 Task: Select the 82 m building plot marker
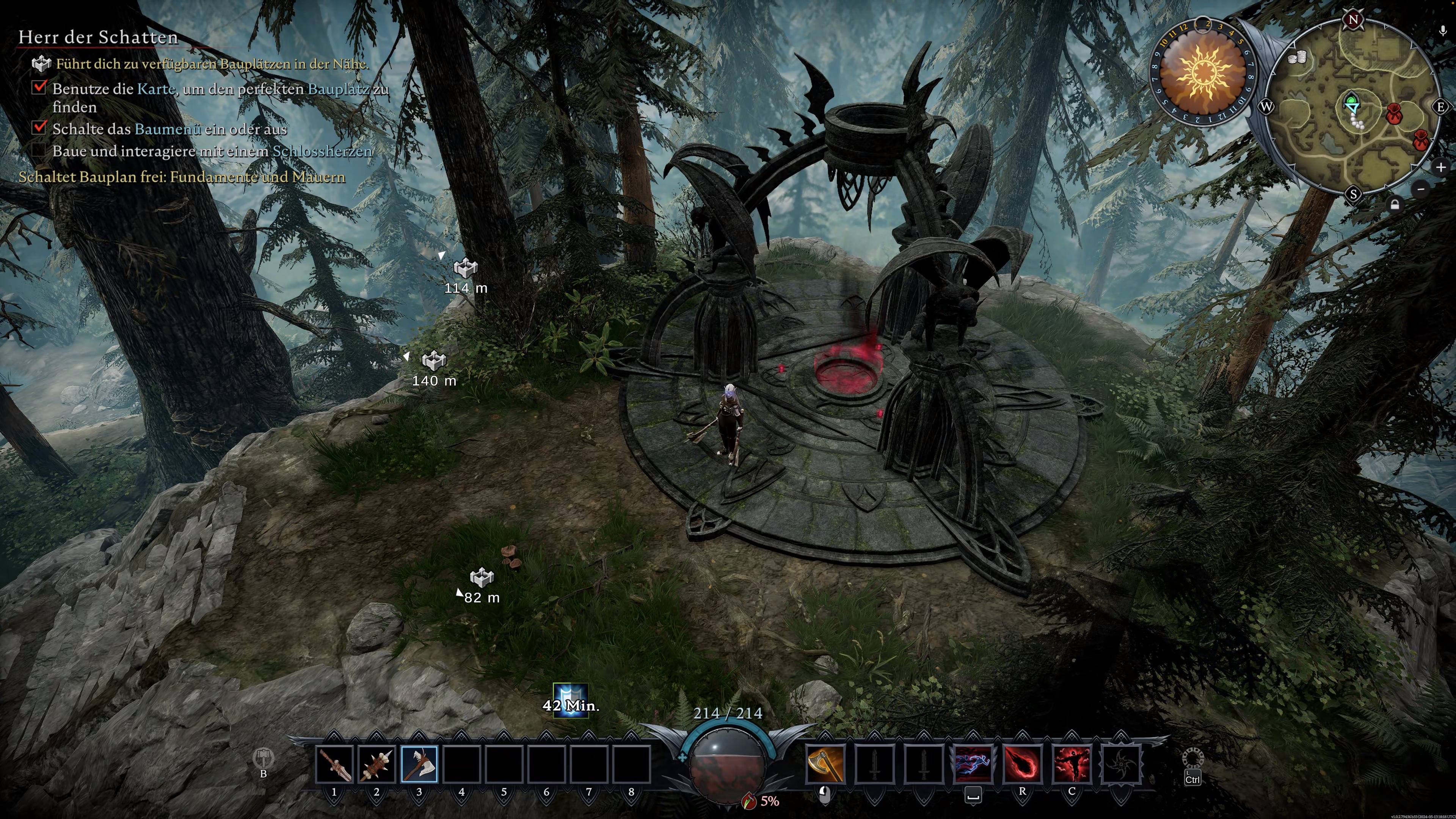[x=482, y=577]
